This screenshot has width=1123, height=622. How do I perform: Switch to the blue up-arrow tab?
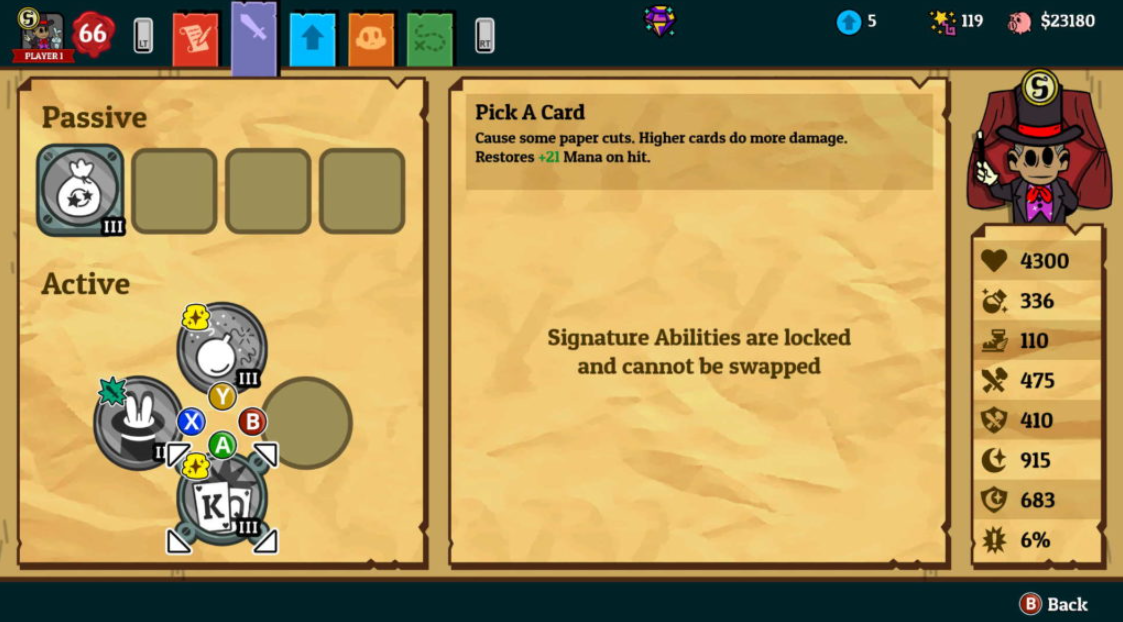[x=313, y=38]
